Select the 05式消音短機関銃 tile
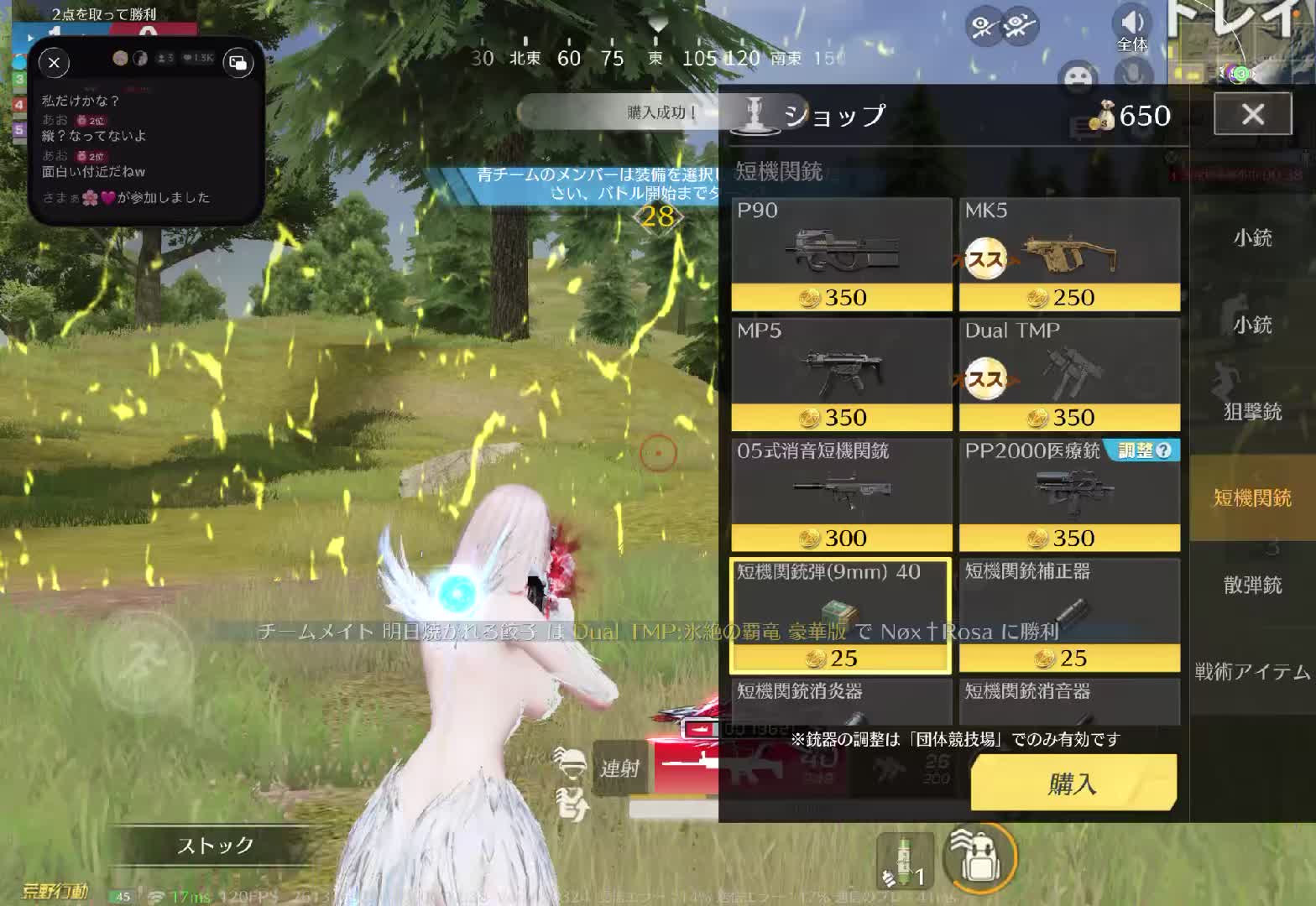This screenshot has height=906, width=1316. tap(841, 495)
